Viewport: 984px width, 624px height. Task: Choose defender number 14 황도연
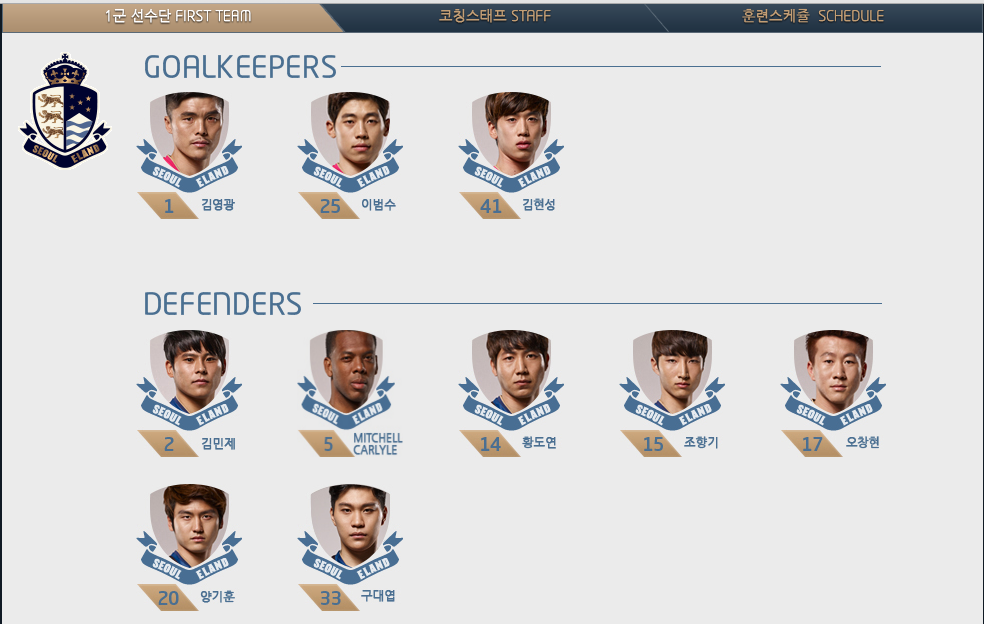[x=510, y=378]
